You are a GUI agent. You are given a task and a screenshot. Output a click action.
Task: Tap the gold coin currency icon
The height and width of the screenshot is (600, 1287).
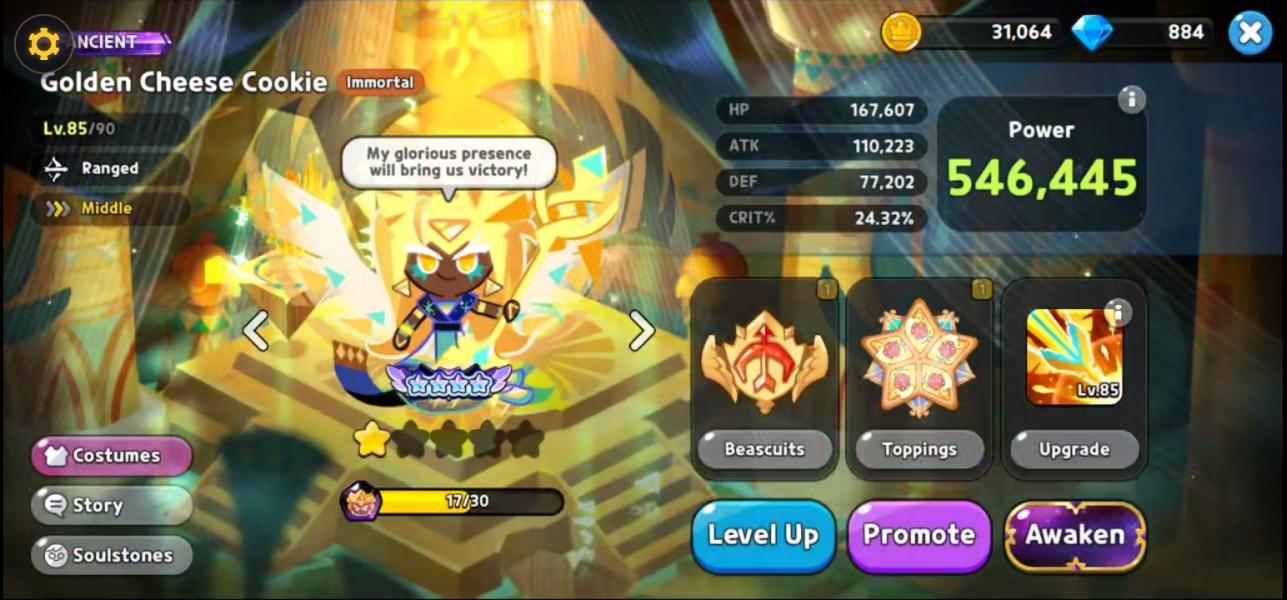(900, 33)
